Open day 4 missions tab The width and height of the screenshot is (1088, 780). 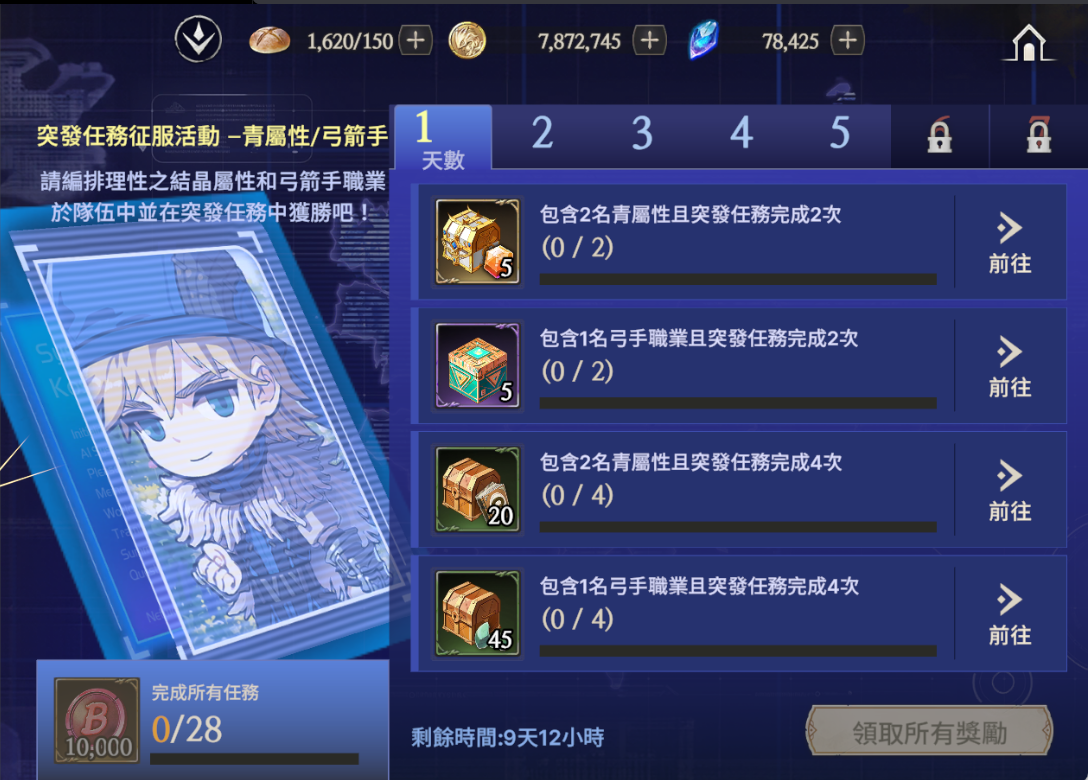(x=741, y=134)
